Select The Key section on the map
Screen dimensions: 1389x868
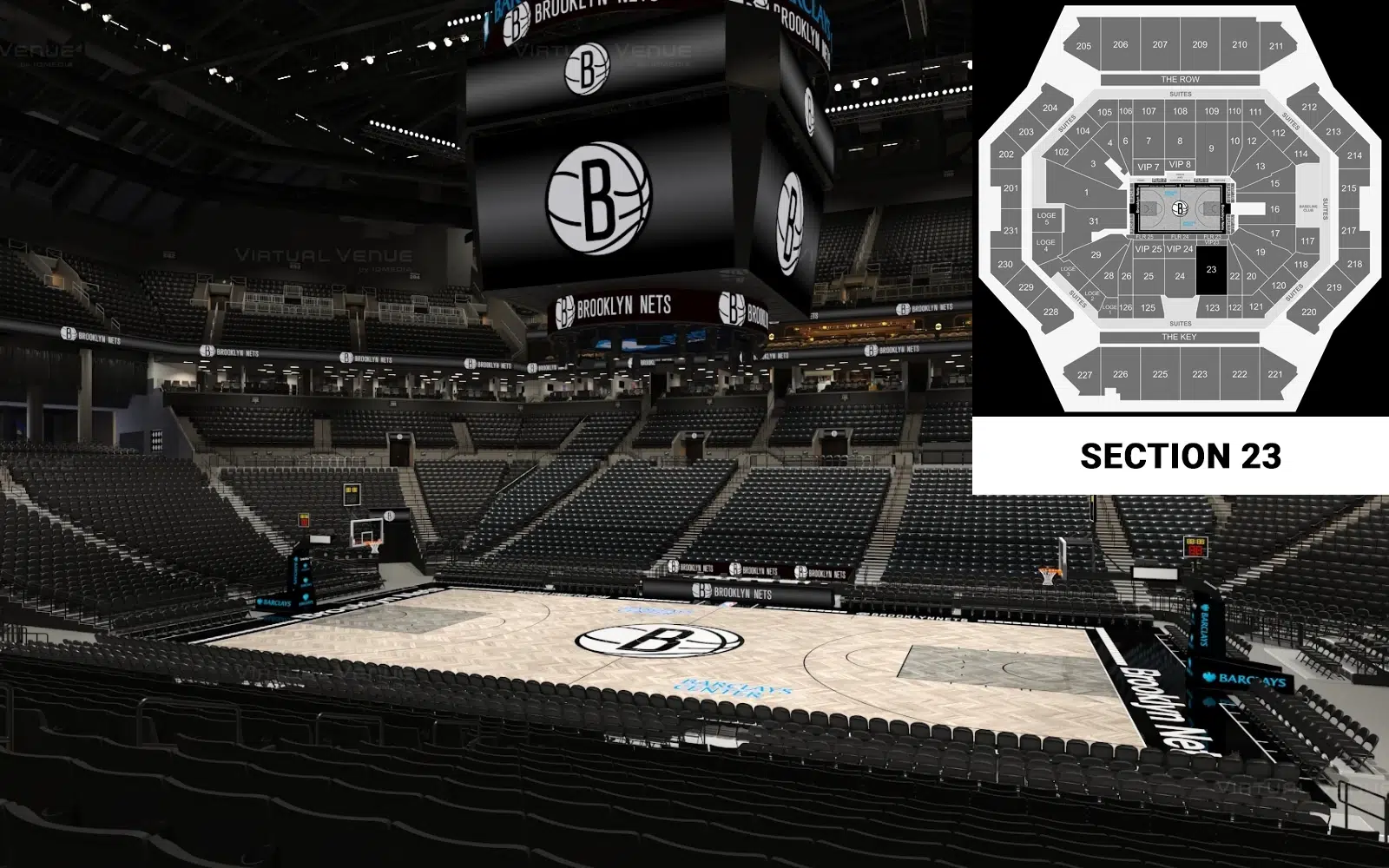pos(1179,337)
